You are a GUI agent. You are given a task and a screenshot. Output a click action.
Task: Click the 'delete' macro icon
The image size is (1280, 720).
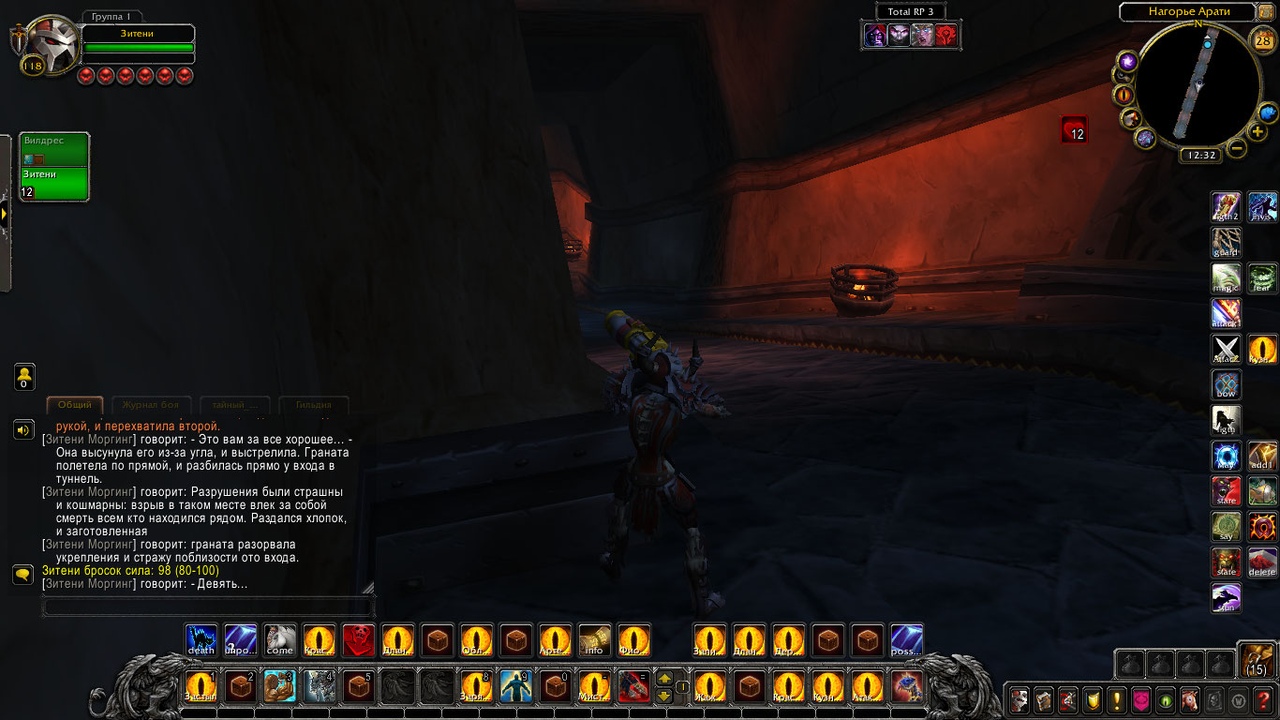[x=1263, y=562]
